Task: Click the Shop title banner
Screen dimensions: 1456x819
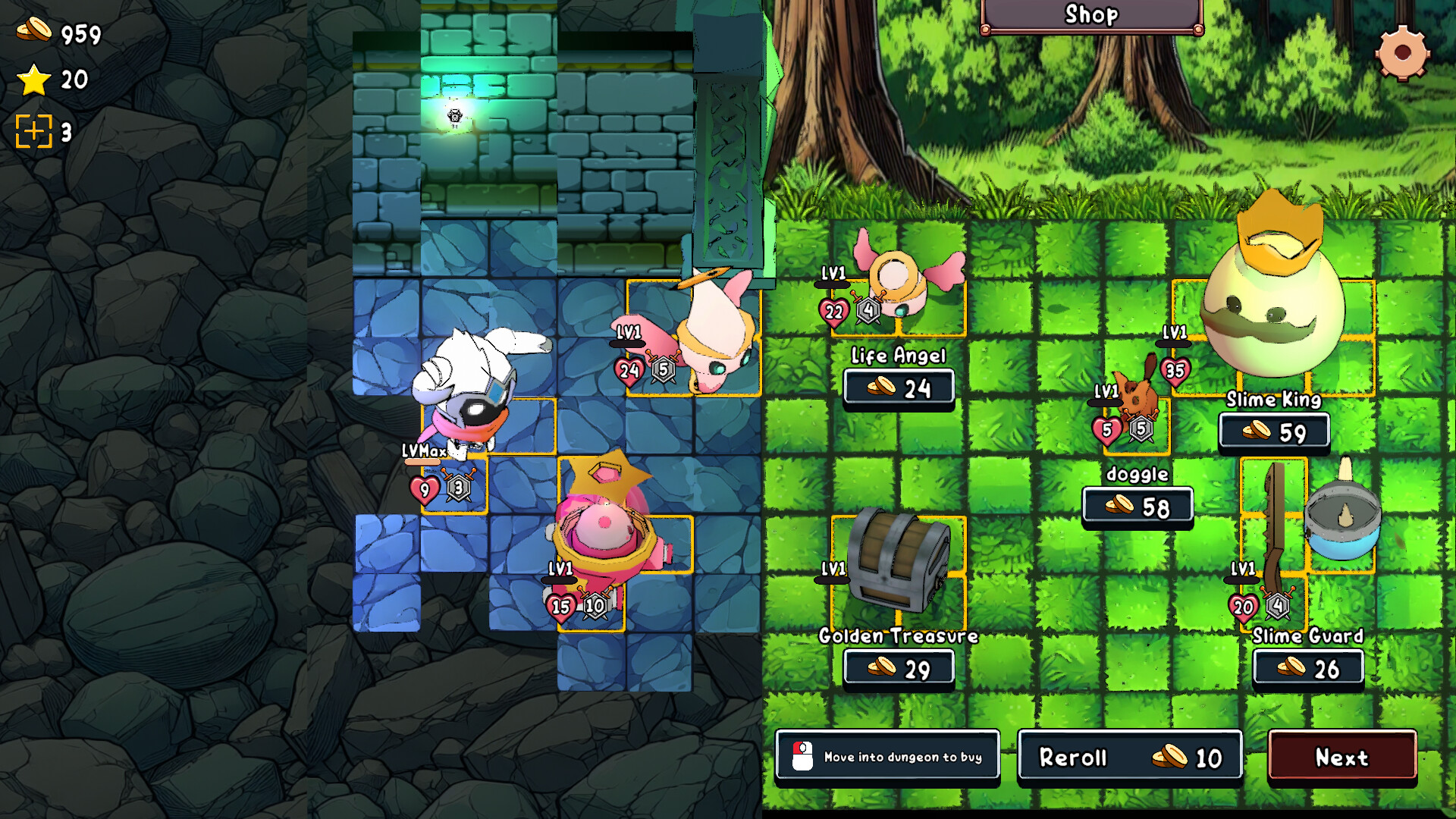Action: click(x=1090, y=14)
